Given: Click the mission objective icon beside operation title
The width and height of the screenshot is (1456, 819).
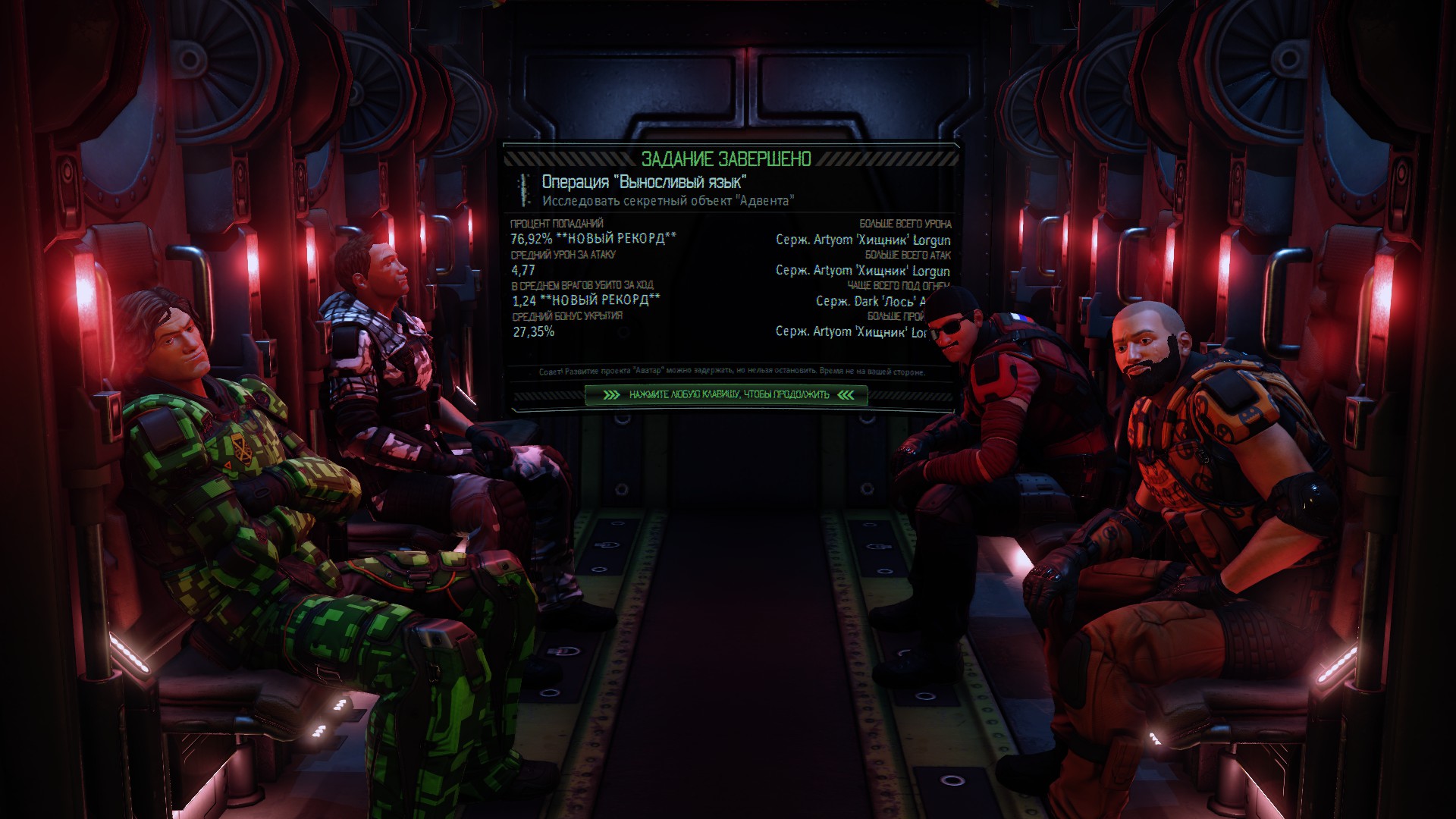Looking at the screenshot, I should click(521, 189).
